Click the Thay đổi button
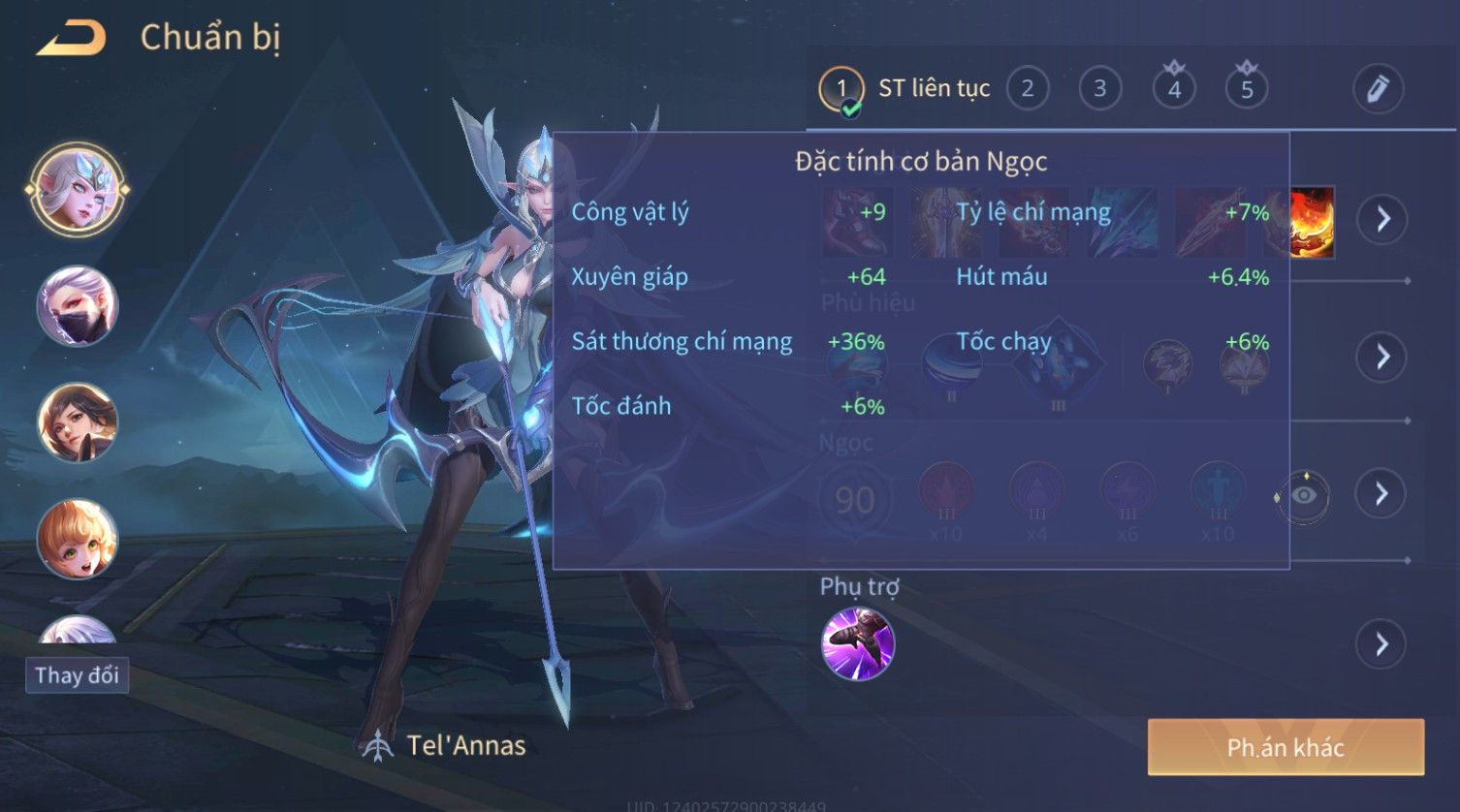This screenshot has height=812, width=1460. [77, 675]
